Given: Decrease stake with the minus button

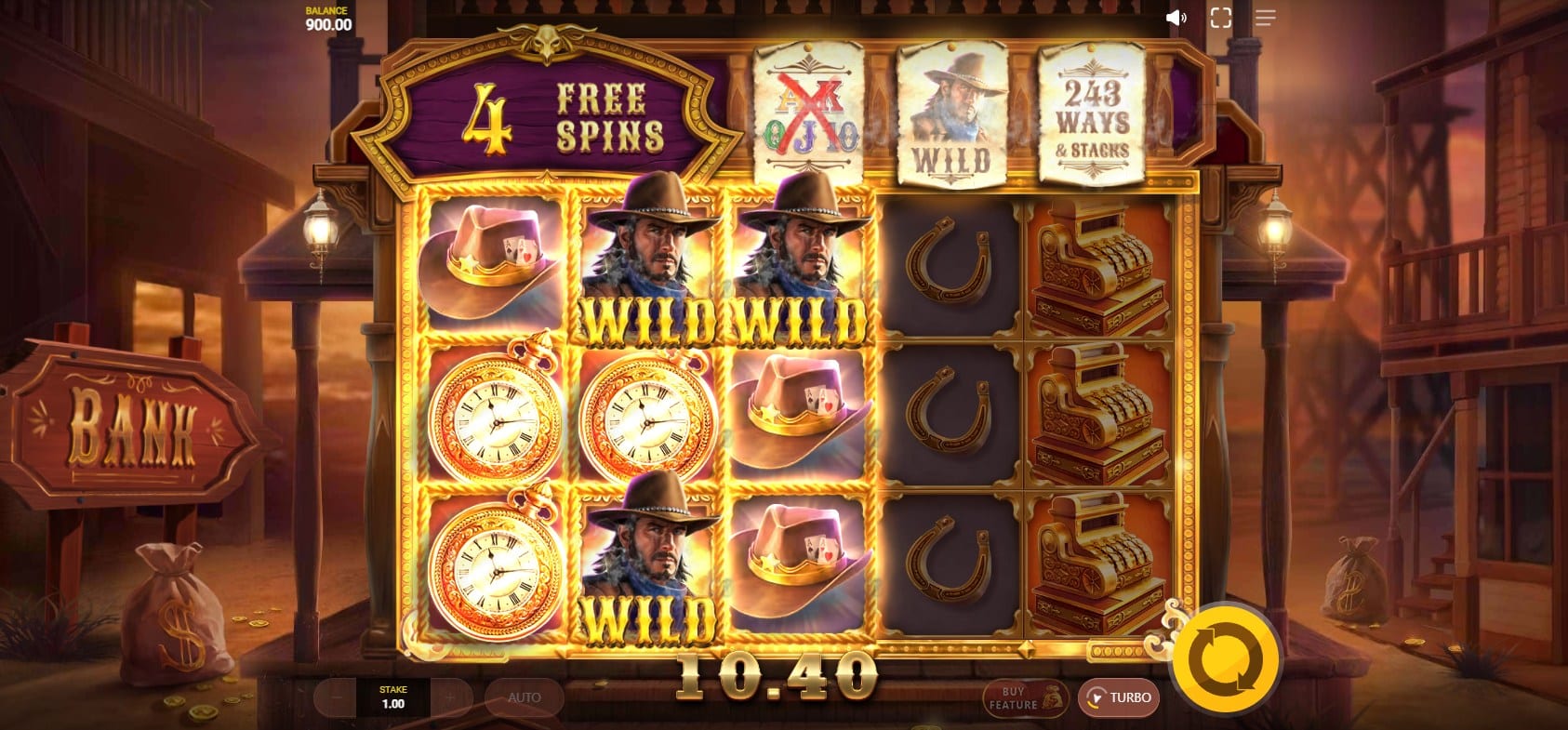Looking at the screenshot, I should (337, 697).
